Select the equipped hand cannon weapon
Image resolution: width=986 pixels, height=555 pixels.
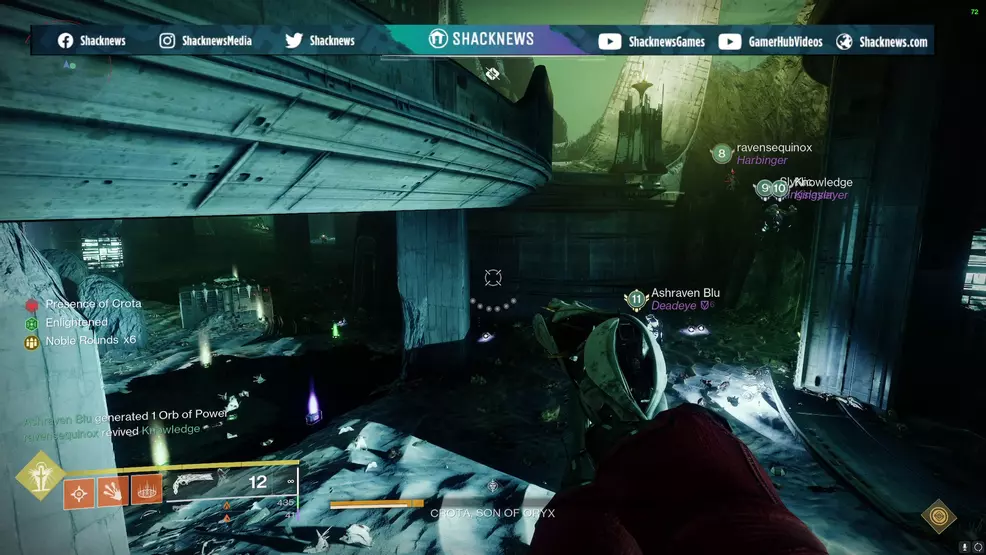click(194, 483)
